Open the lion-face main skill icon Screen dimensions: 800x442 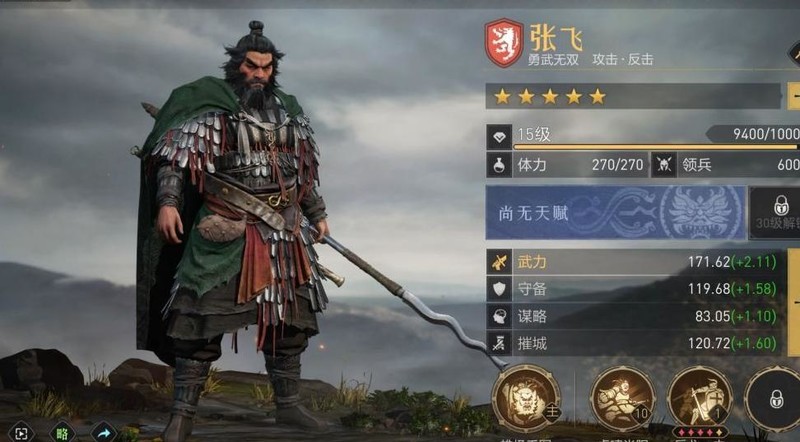pyautogui.click(x=526, y=399)
